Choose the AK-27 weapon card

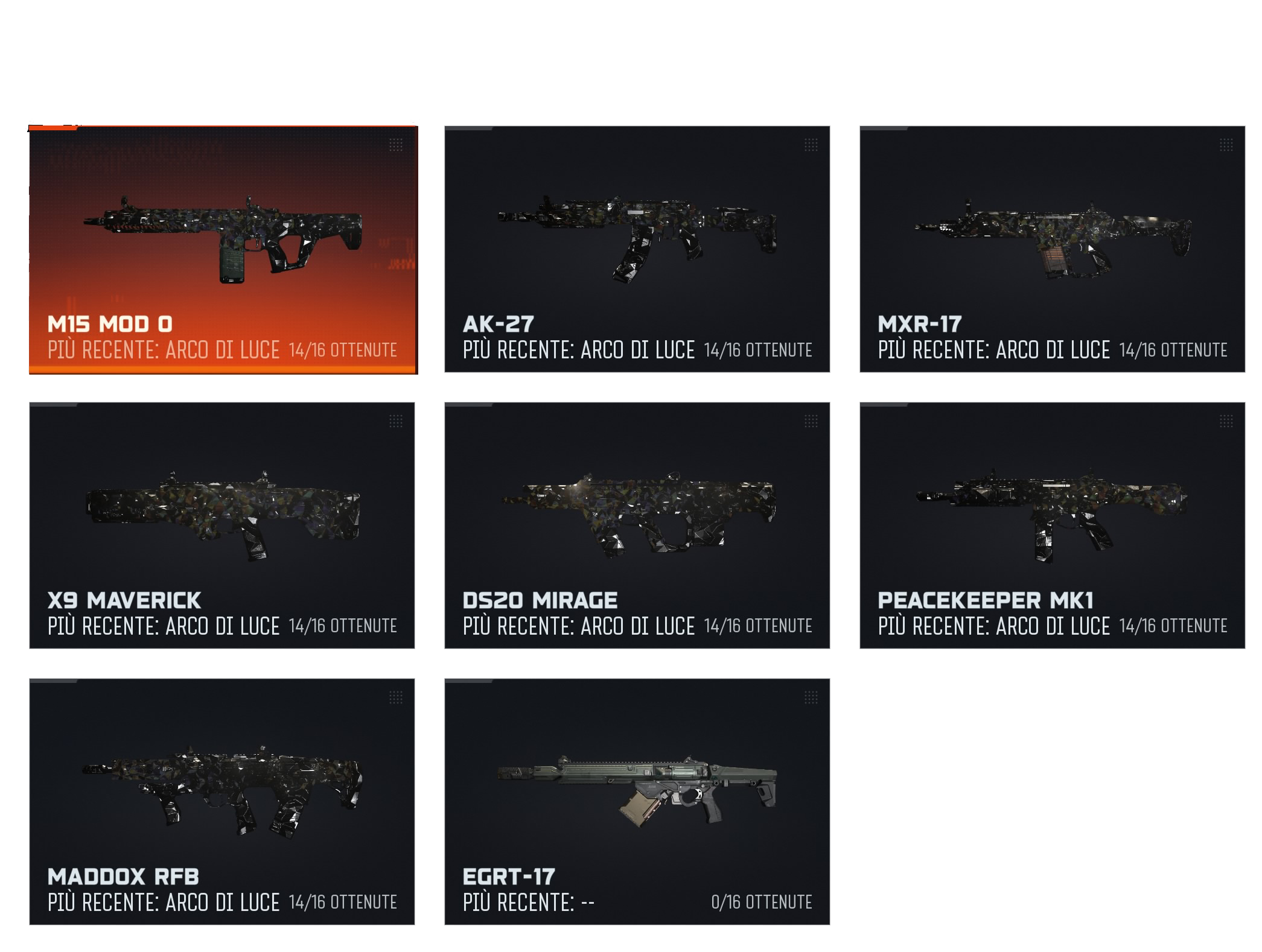637,249
